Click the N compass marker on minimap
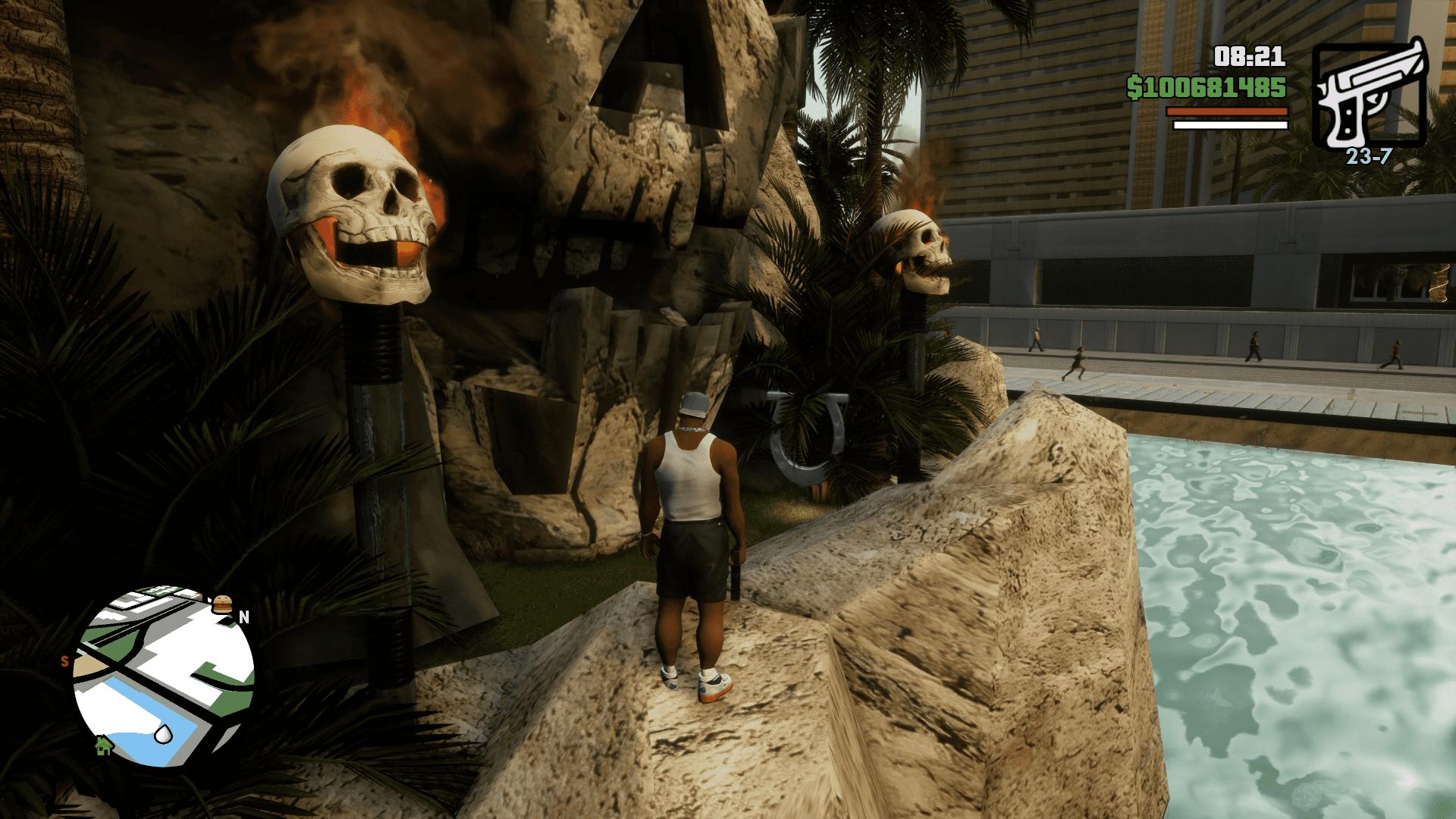This screenshot has width=1456, height=819. tap(243, 617)
